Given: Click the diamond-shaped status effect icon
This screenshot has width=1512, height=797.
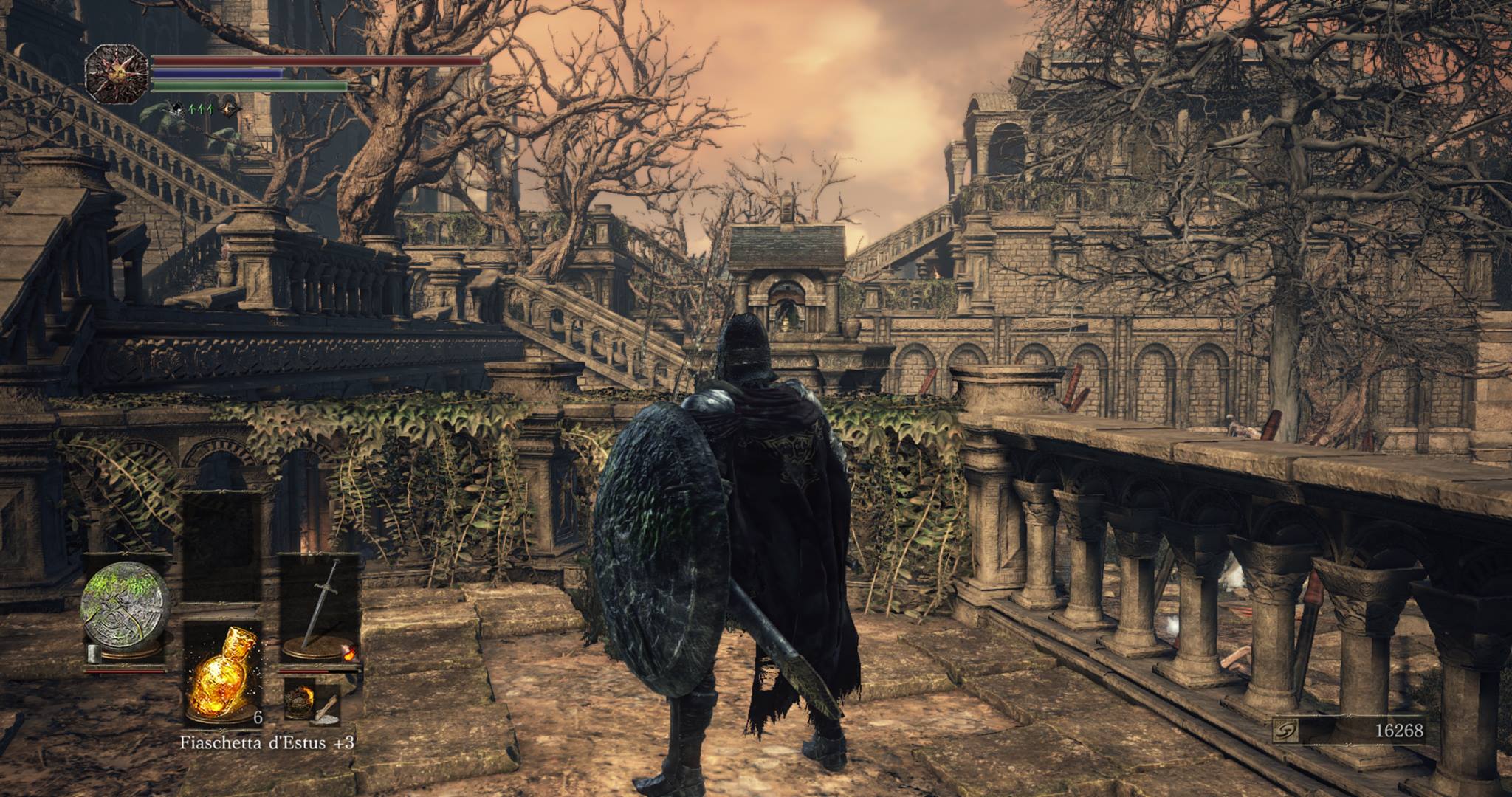Looking at the screenshot, I should coord(231,109).
